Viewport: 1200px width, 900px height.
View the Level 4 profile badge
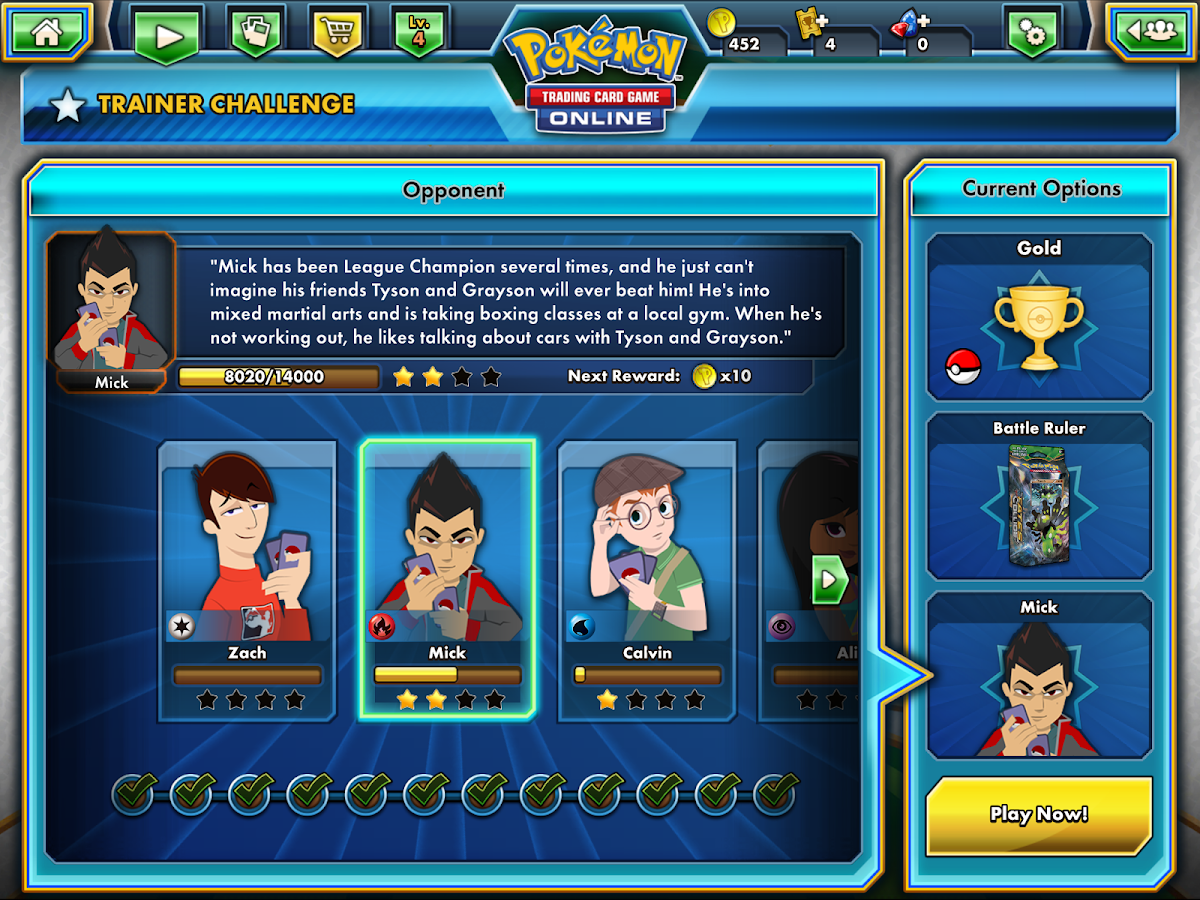(419, 31)
